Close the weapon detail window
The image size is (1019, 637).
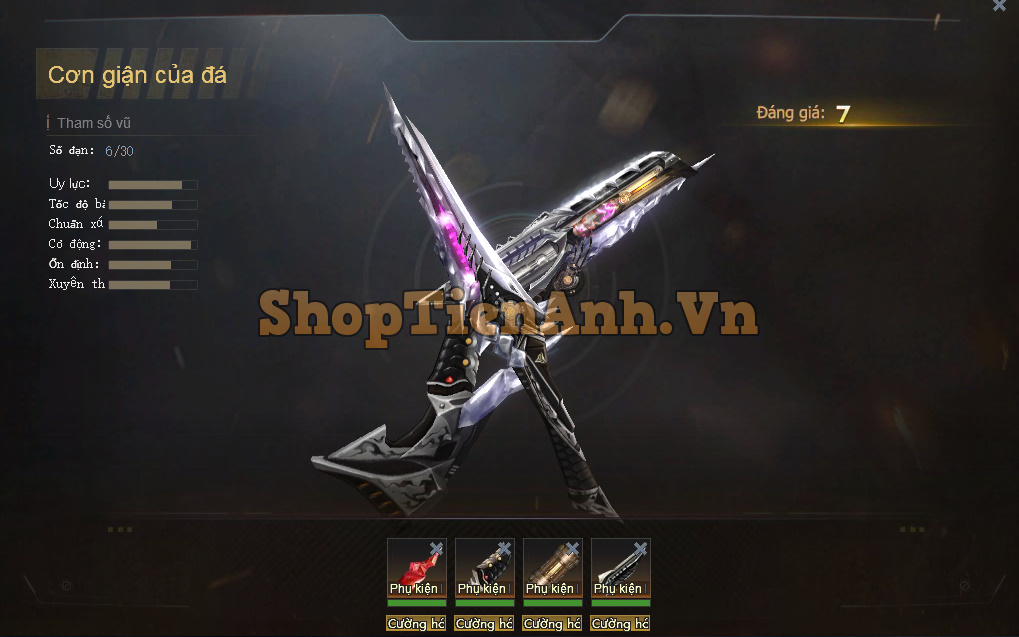click(999, 6)
